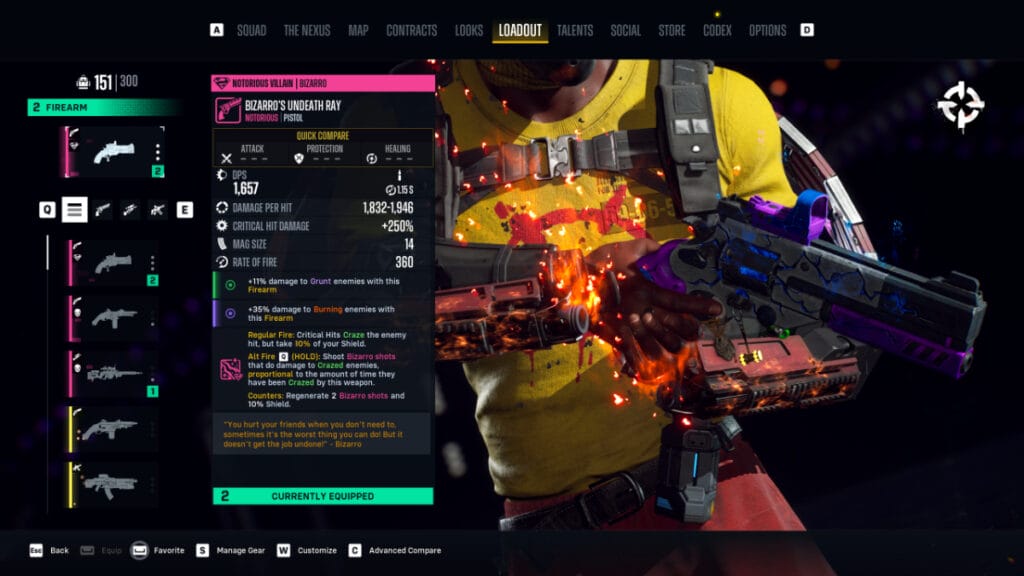Show all weapons with the list filter
Viewport: 1024px width, 576px height.
pyautogui.click(x=75, y=209)
